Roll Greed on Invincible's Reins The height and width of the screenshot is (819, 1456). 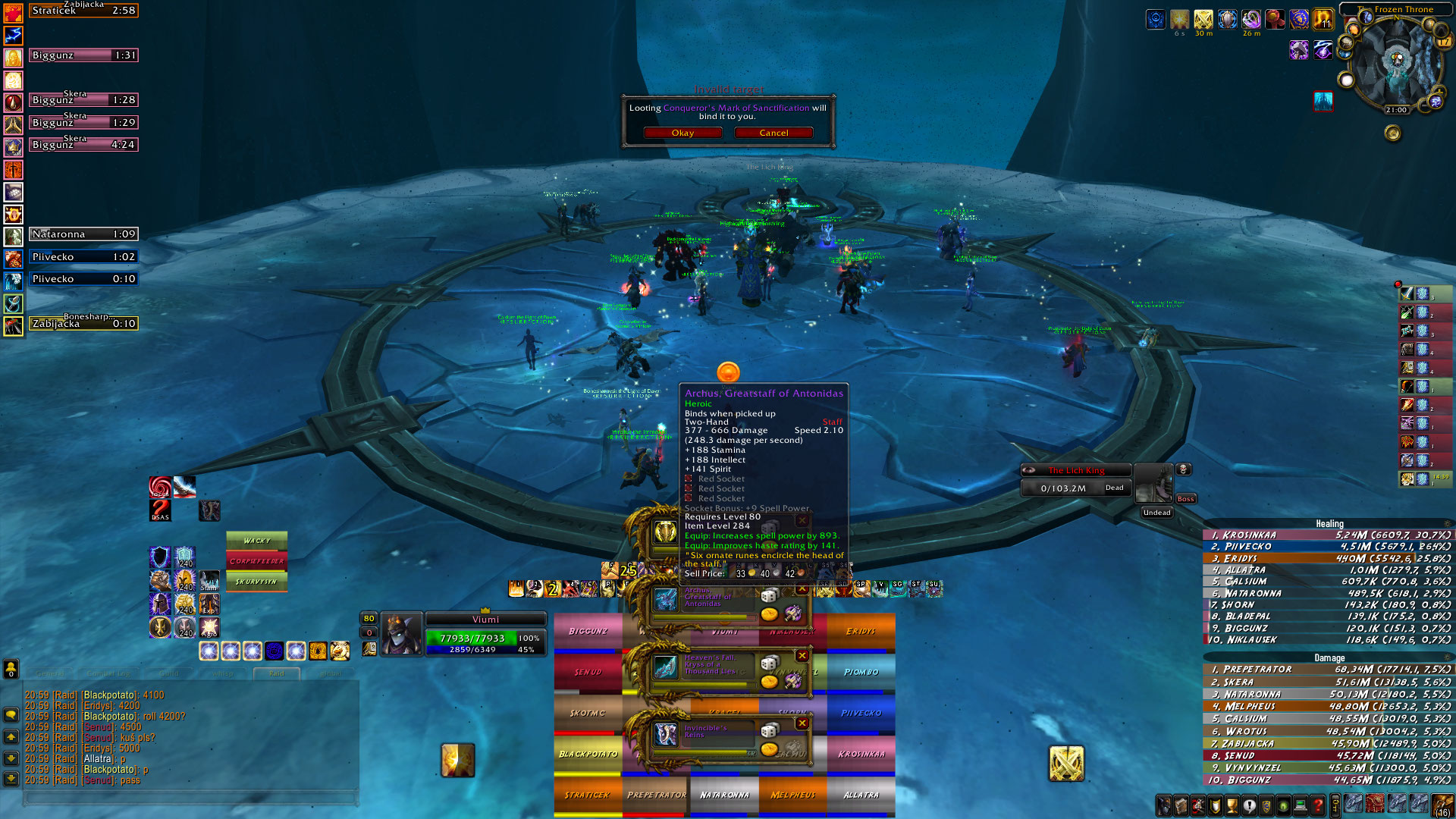coord(770,749)
